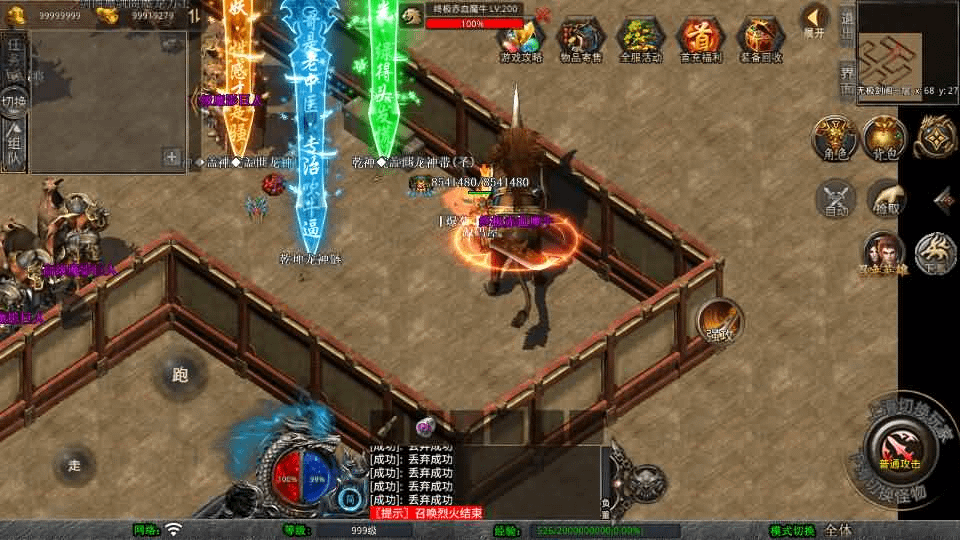
Task: Open the 背包 backpack
Action: 884,138
